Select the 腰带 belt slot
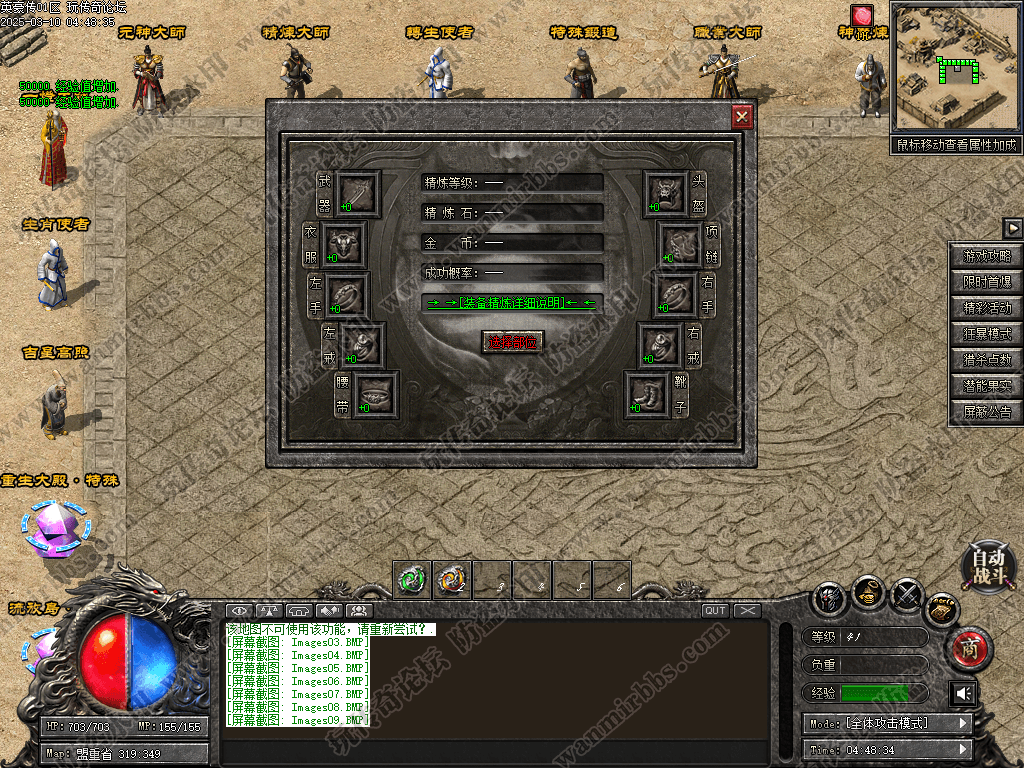 (x=375, y=393)
